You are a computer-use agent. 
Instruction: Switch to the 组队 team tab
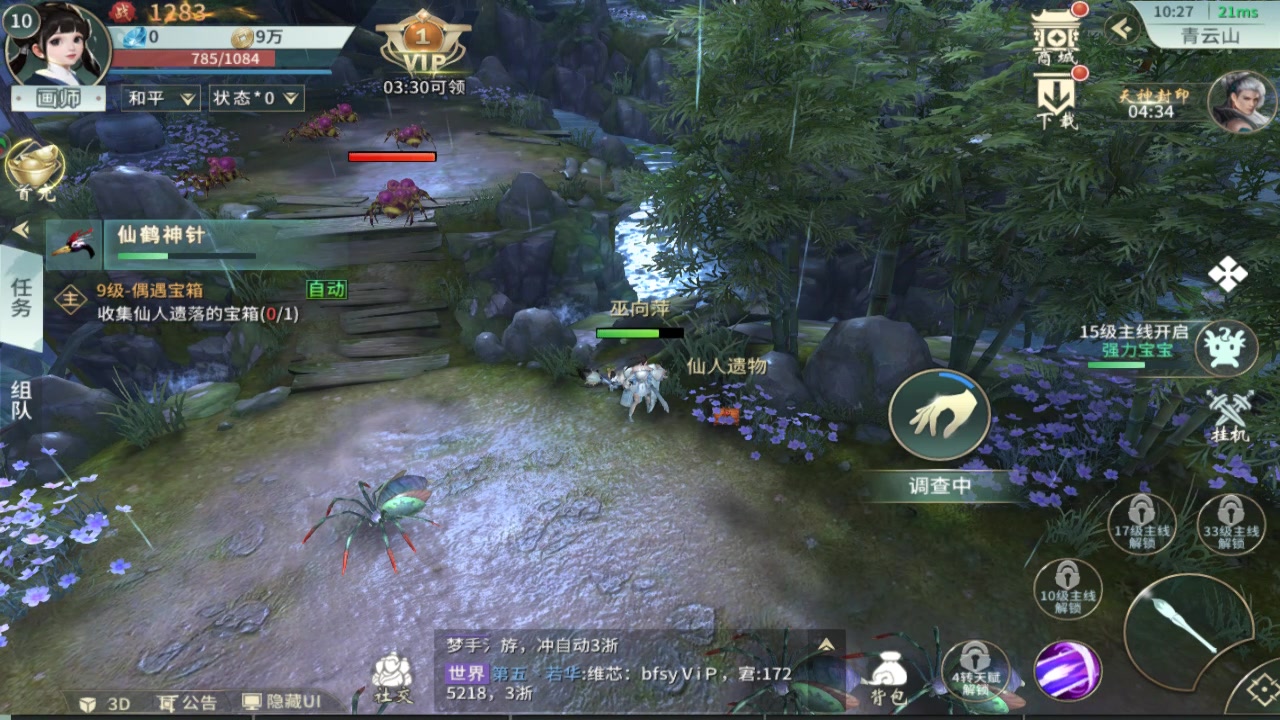click(x=21, y=399)
